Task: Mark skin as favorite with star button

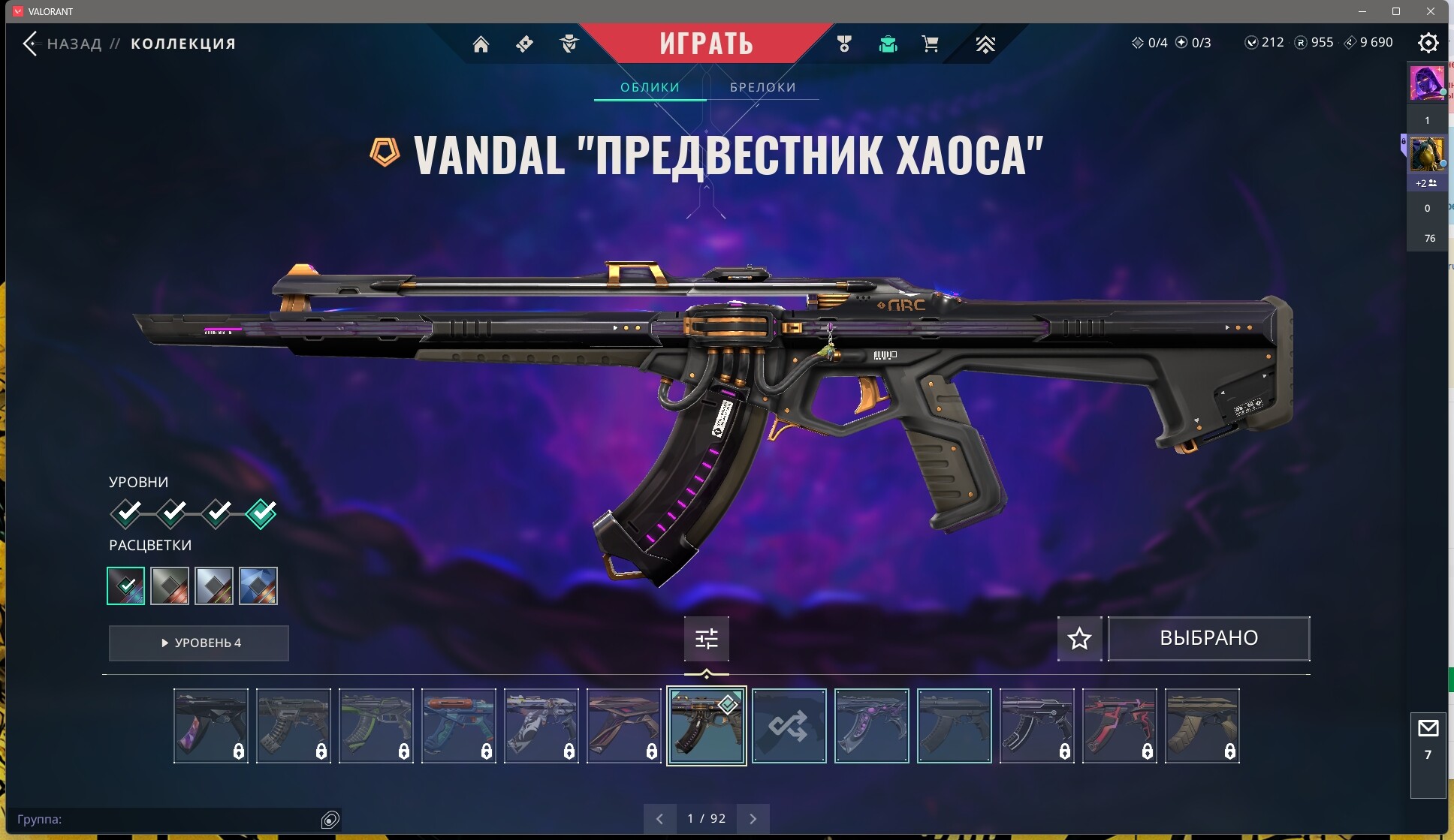Action: tap(1079, 639)
